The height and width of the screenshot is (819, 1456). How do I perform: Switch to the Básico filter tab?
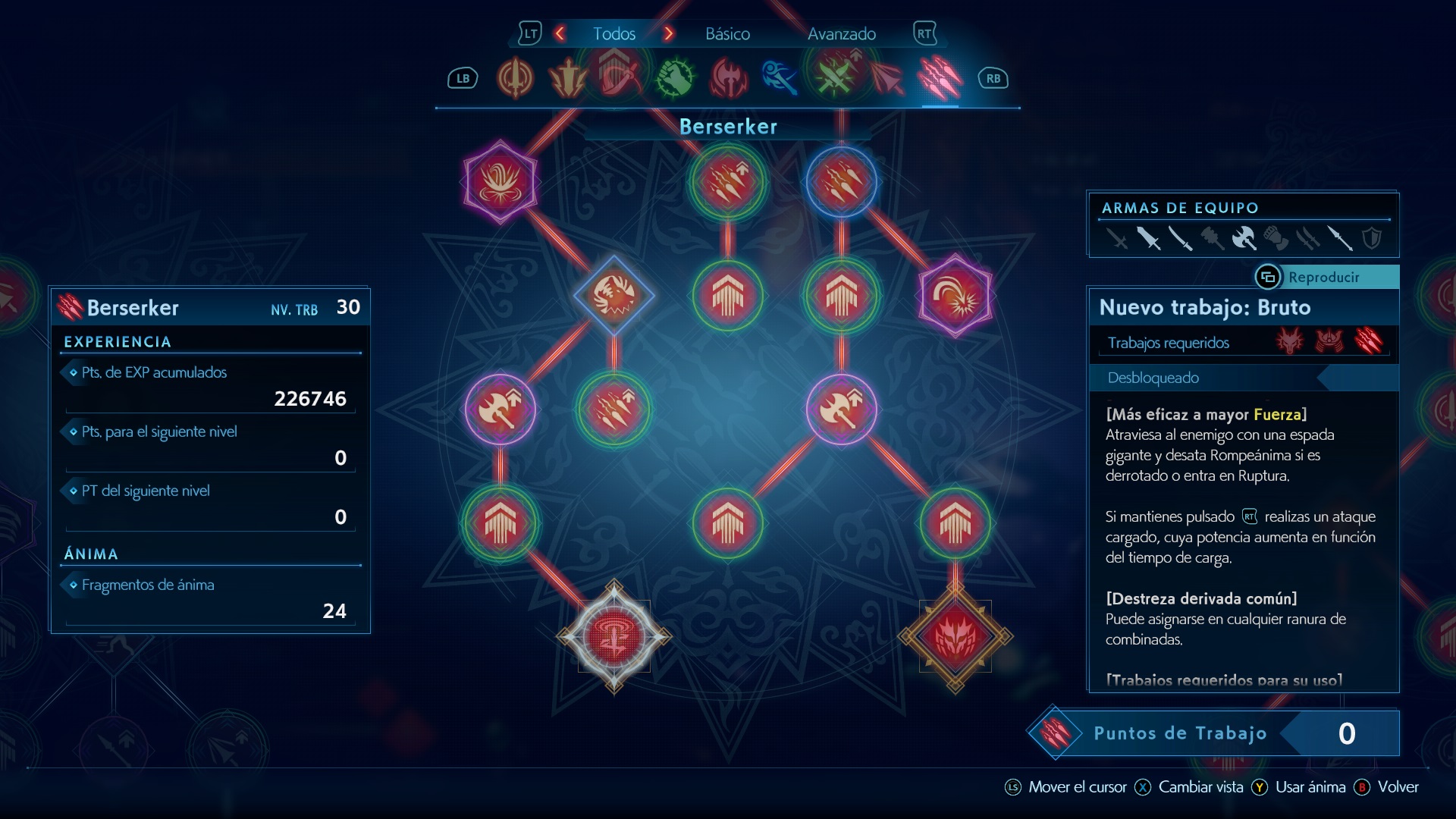coord(727,34)
